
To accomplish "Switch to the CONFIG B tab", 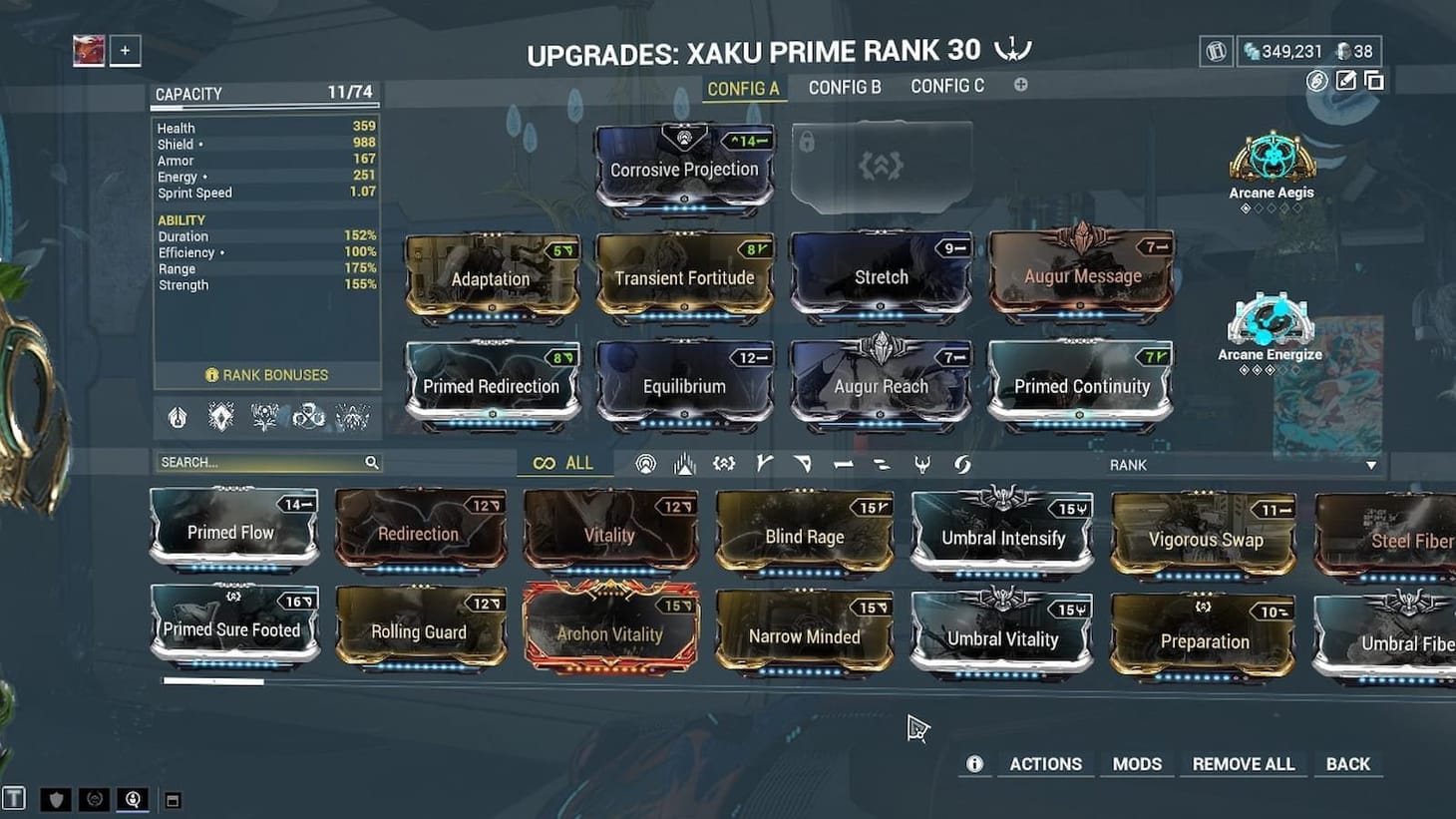I will (845, 87).
